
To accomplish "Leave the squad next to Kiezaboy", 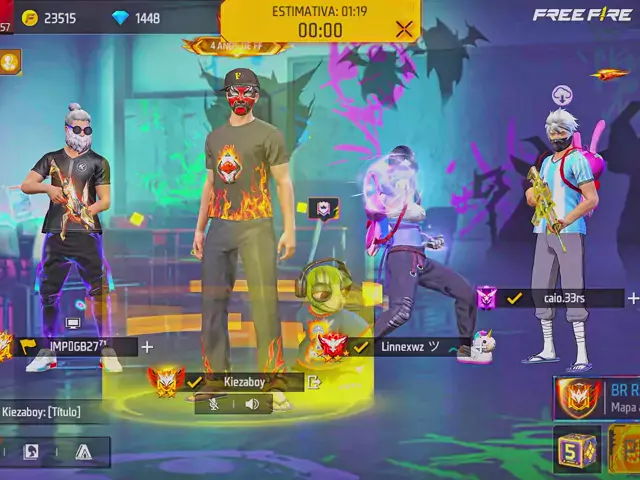I will click(x=314, y=381).
